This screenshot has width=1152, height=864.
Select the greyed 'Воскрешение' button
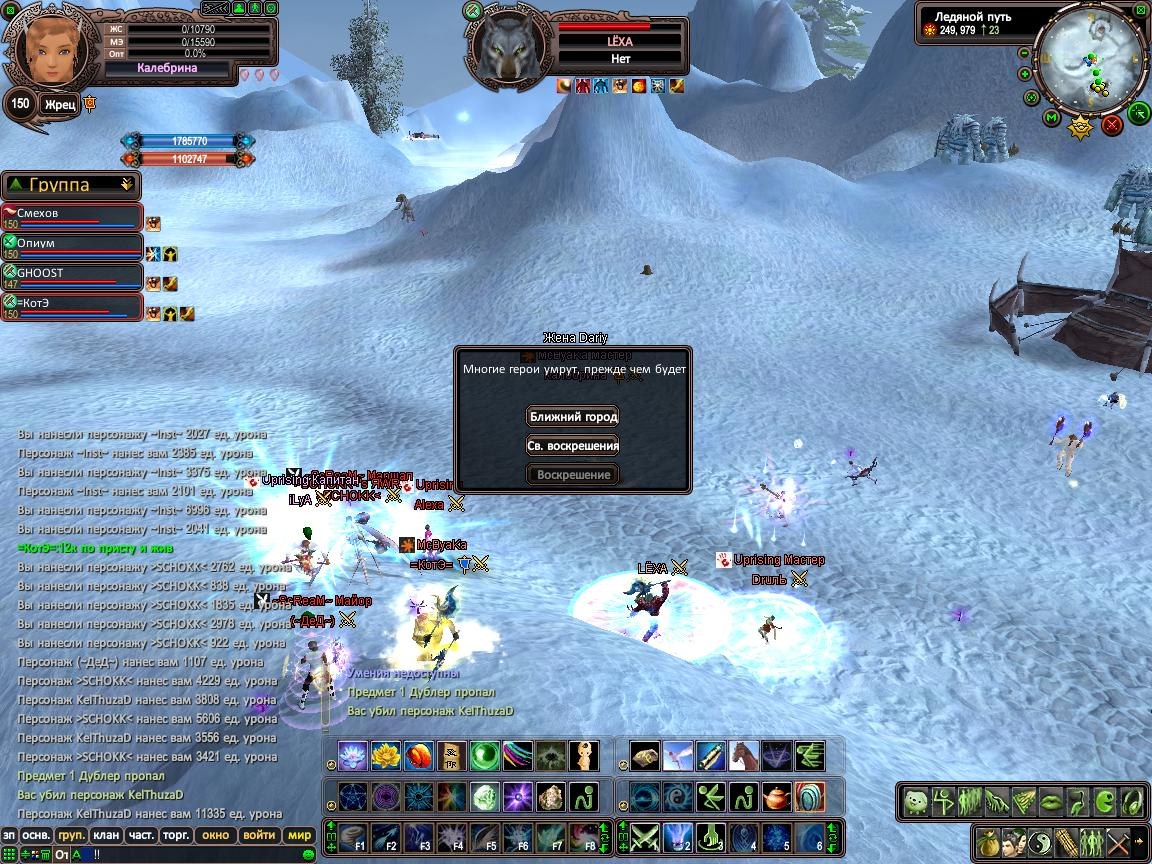(573, 475)
